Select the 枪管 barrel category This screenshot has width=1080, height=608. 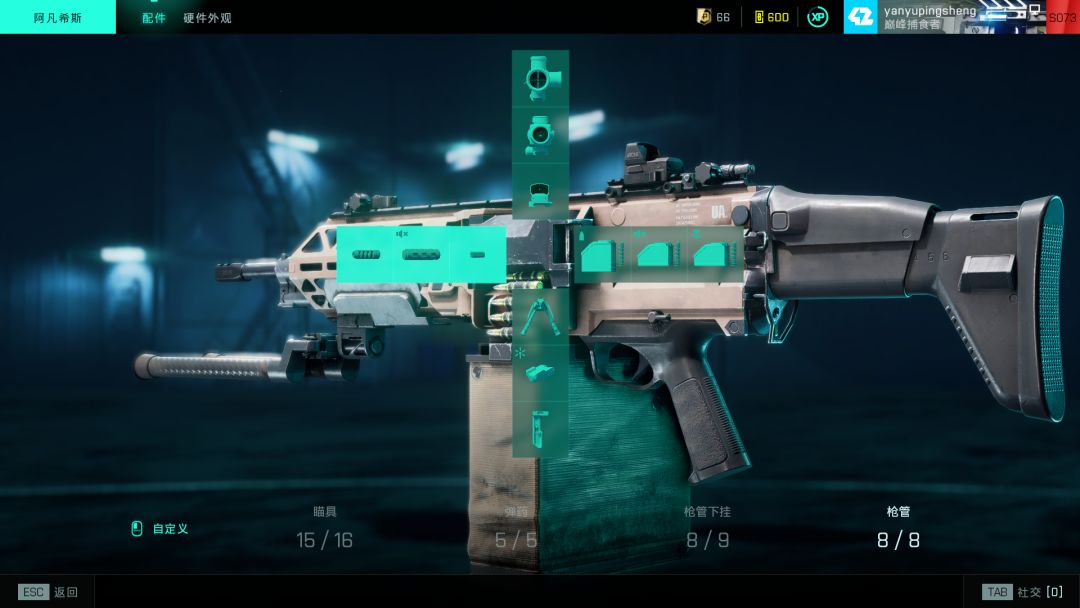click(x=898, y=530)
